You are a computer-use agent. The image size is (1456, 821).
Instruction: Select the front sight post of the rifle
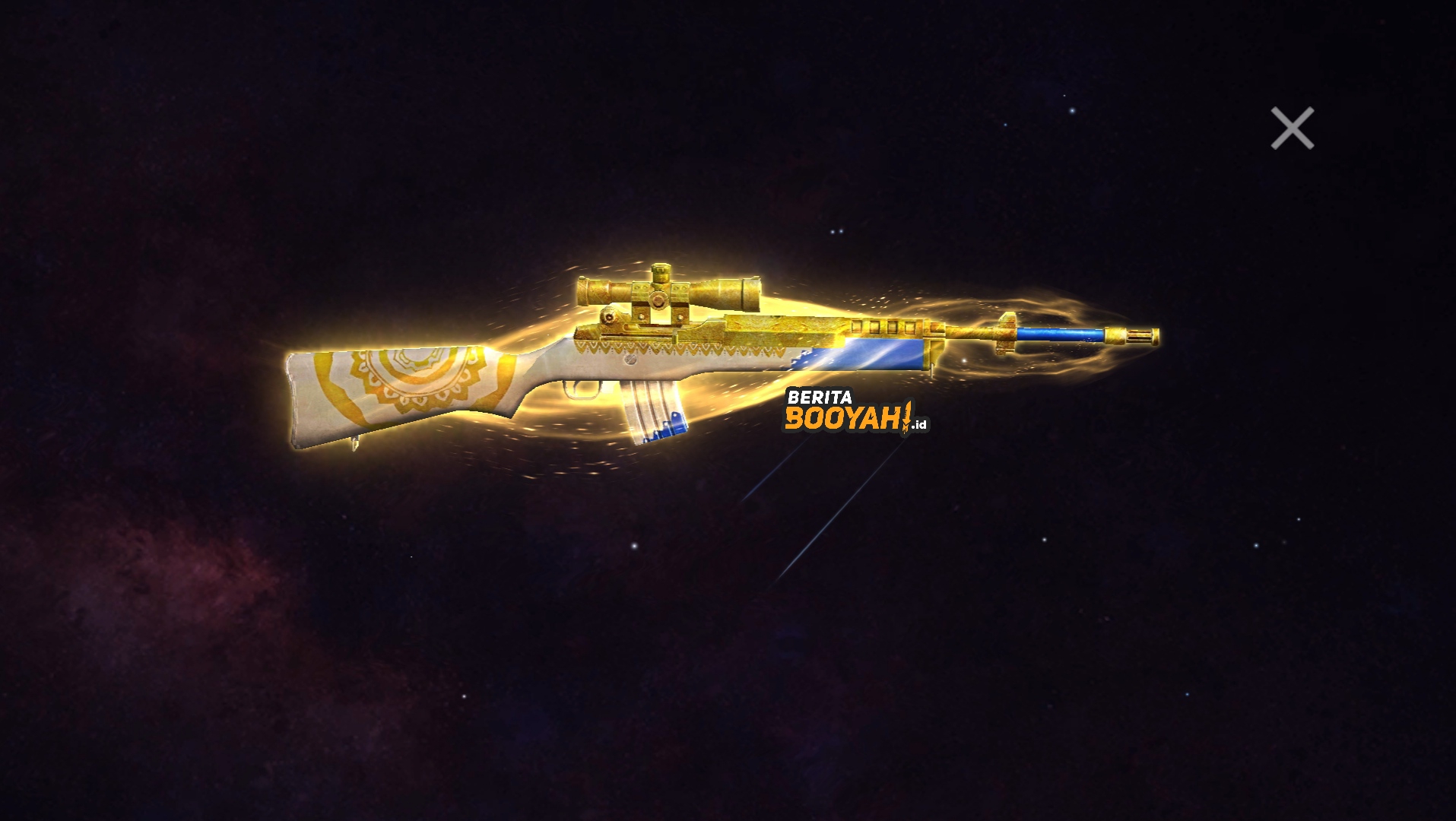coord(1007,319)
